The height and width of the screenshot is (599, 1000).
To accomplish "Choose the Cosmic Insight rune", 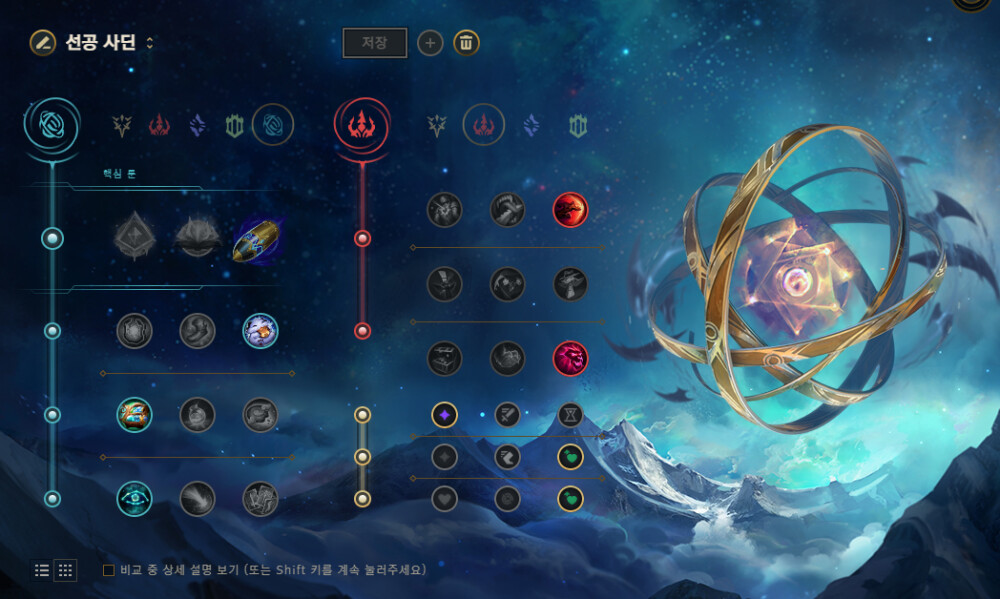I will pos(134,498).
